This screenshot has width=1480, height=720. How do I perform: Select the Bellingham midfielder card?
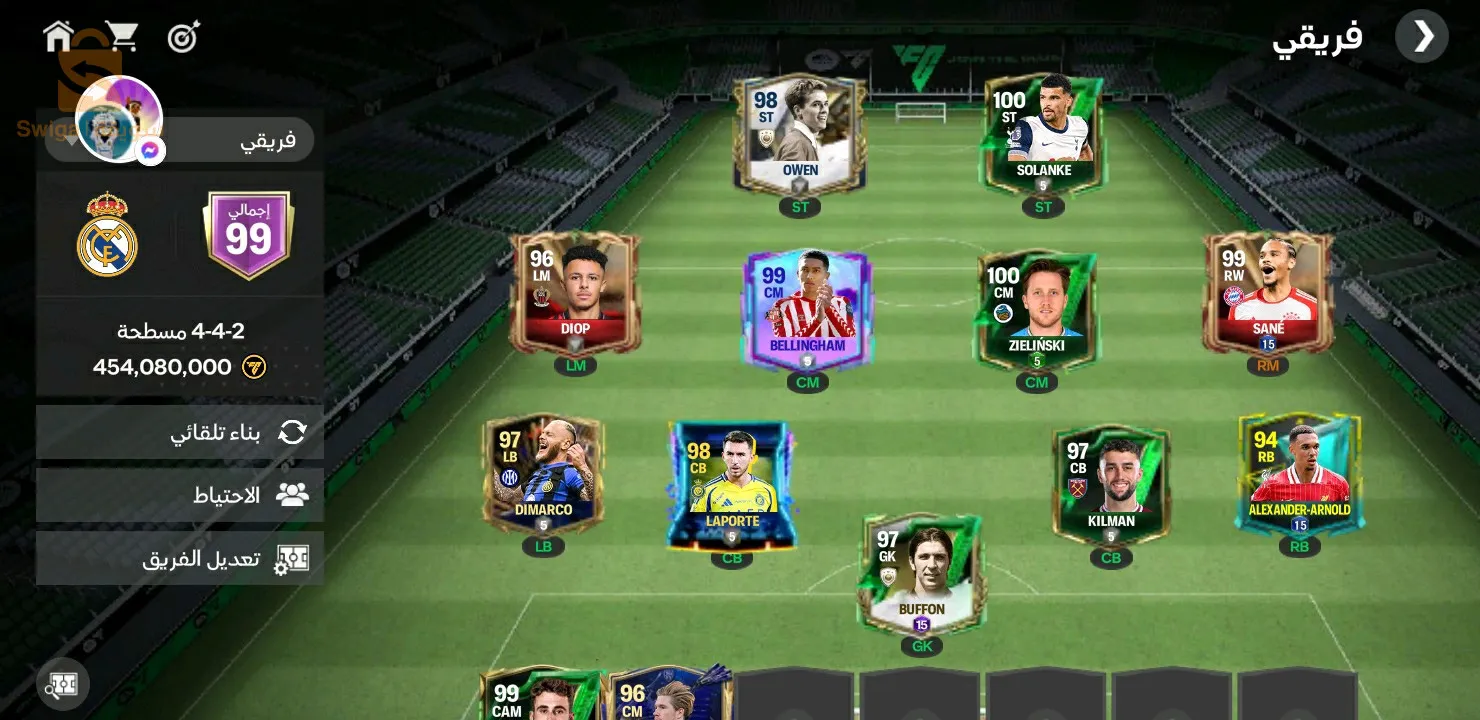(807, 310)
